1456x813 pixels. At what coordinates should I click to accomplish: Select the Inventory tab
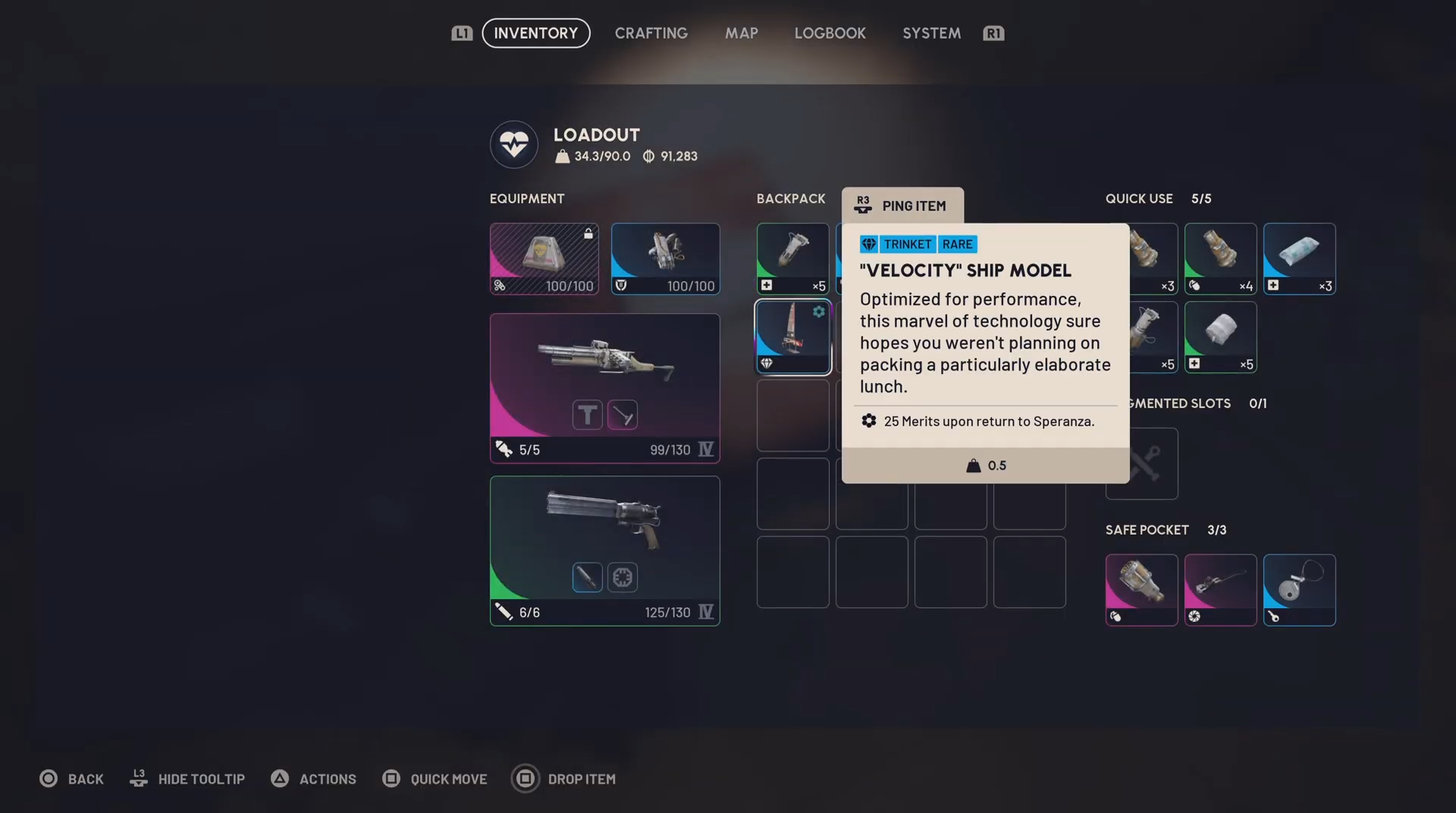click(x=535, y=33)
